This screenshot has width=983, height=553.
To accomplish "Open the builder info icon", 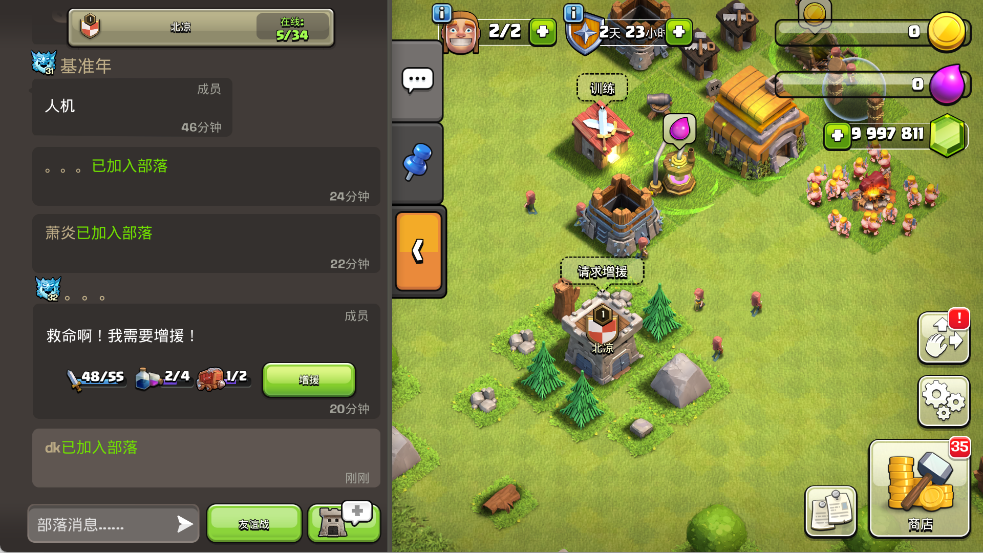I will tap(442, 13).
